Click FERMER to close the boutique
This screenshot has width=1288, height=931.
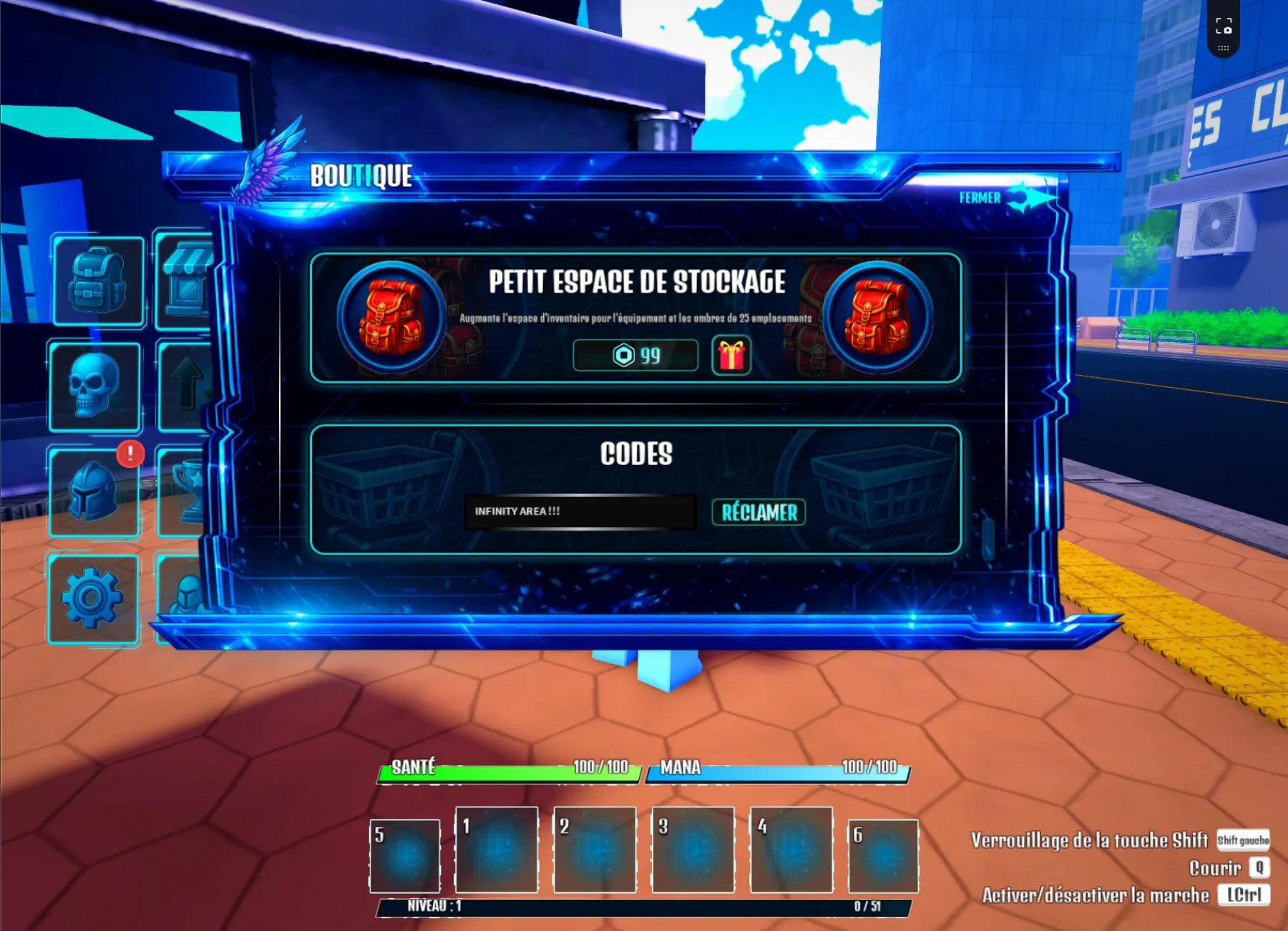(981, 198)
